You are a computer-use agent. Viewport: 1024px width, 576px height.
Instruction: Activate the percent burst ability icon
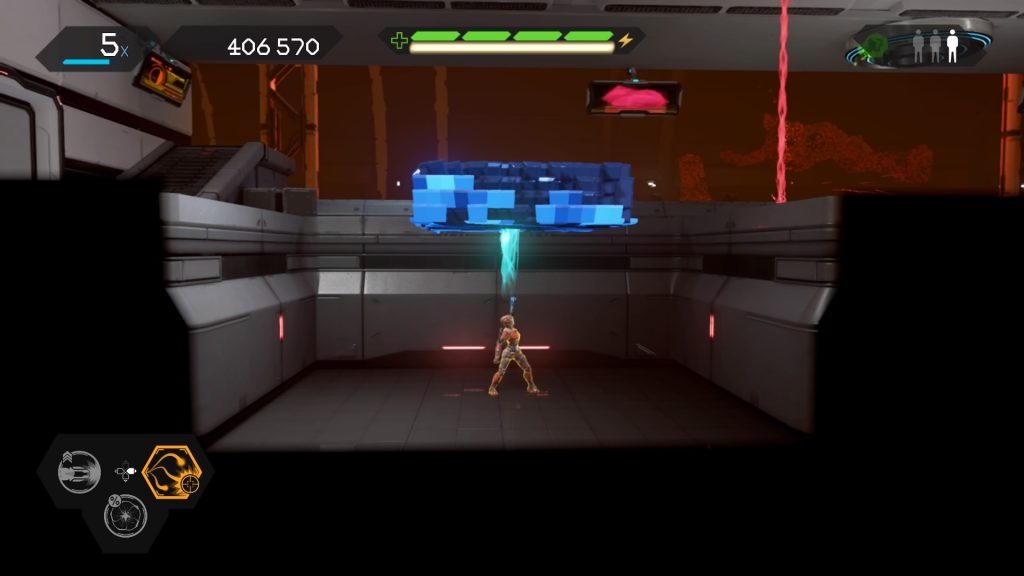pyautogui.click(x=126, y=516)
